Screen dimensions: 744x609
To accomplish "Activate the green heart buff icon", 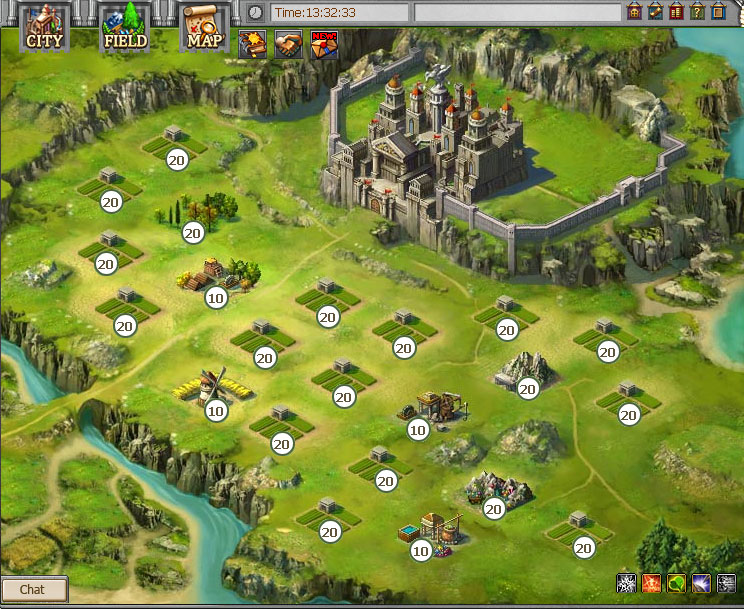I will coord(677,583).
